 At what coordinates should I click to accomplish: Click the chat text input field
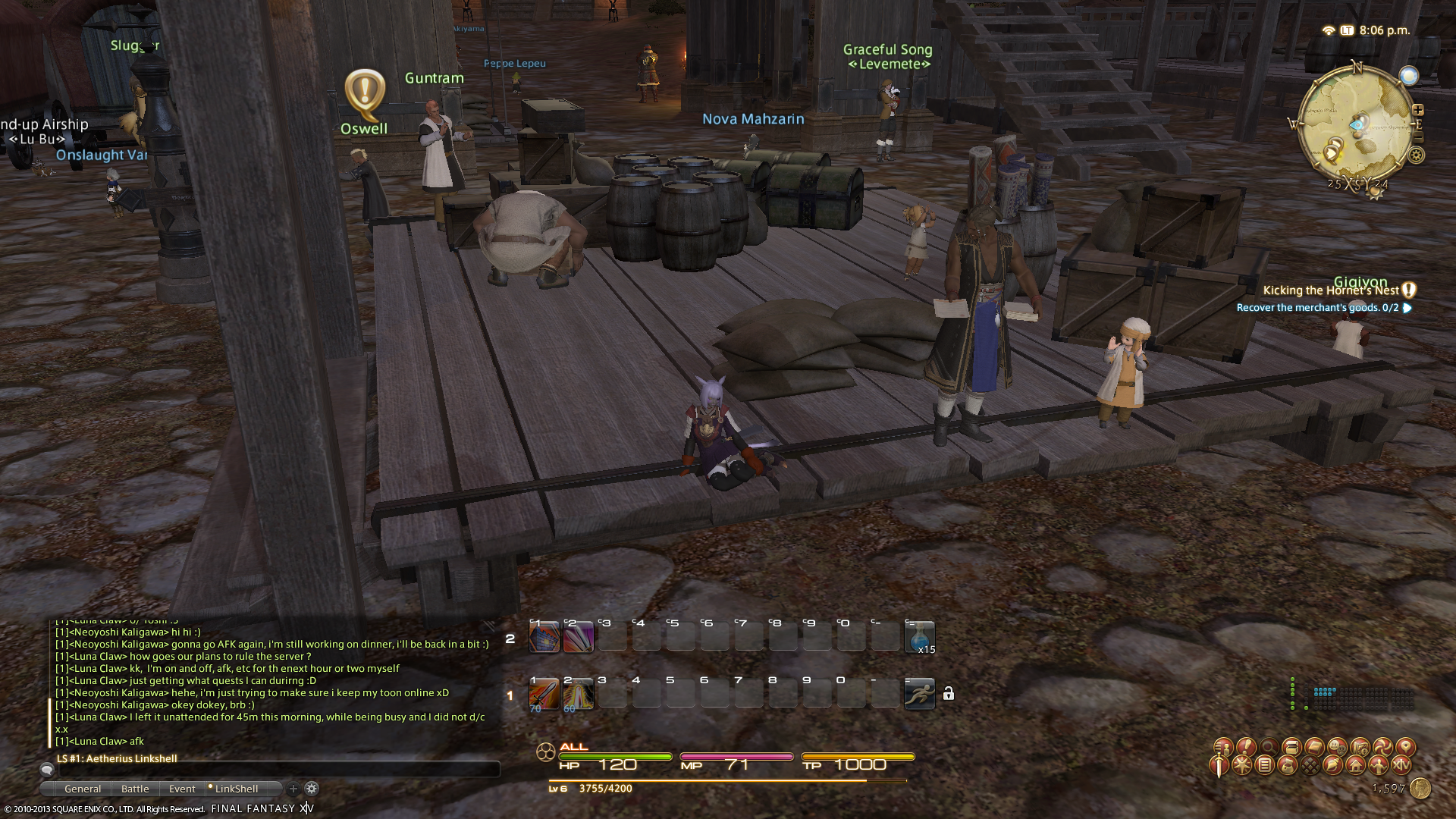[273, 770]
